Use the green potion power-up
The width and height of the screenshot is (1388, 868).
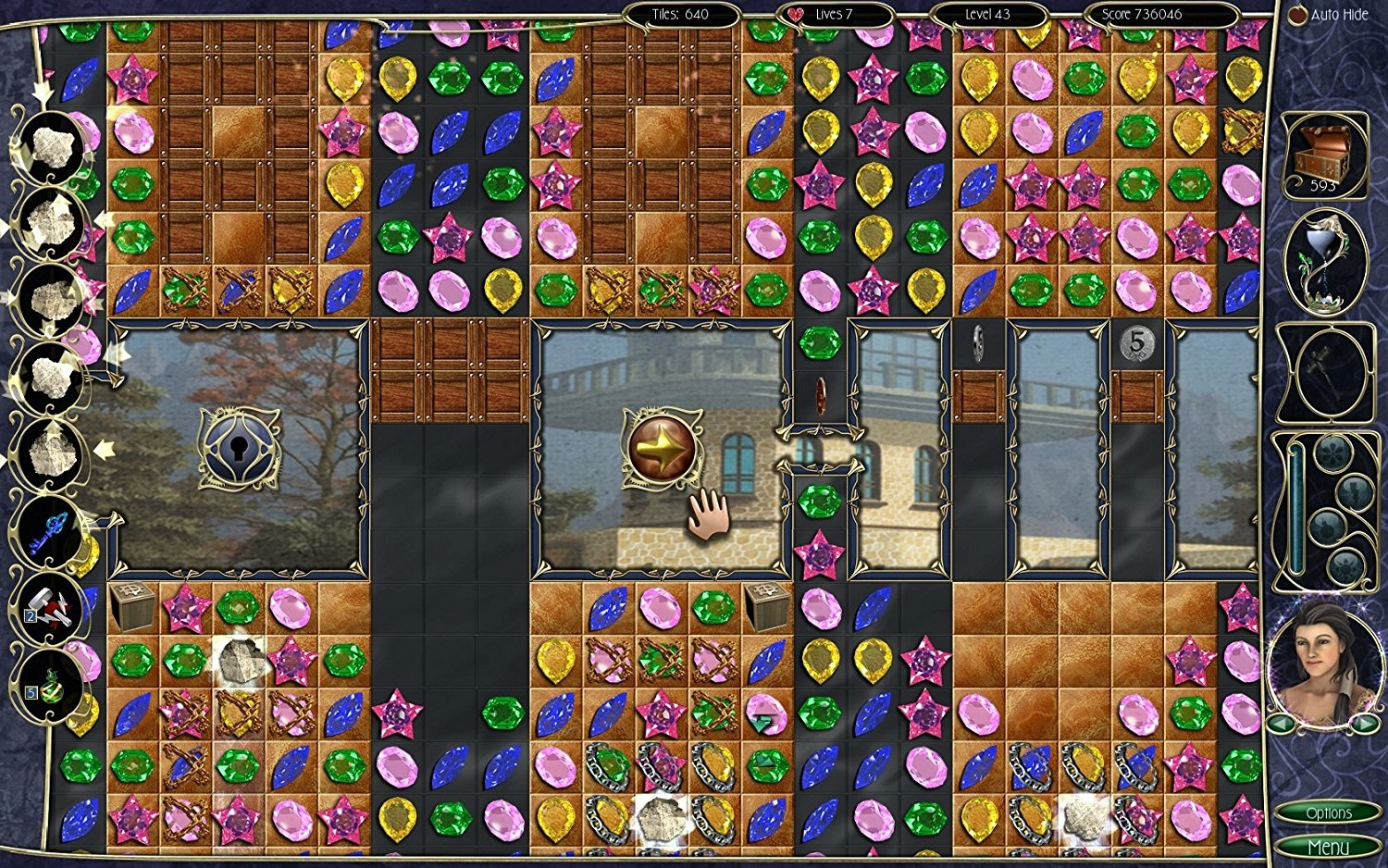point(50,683)
